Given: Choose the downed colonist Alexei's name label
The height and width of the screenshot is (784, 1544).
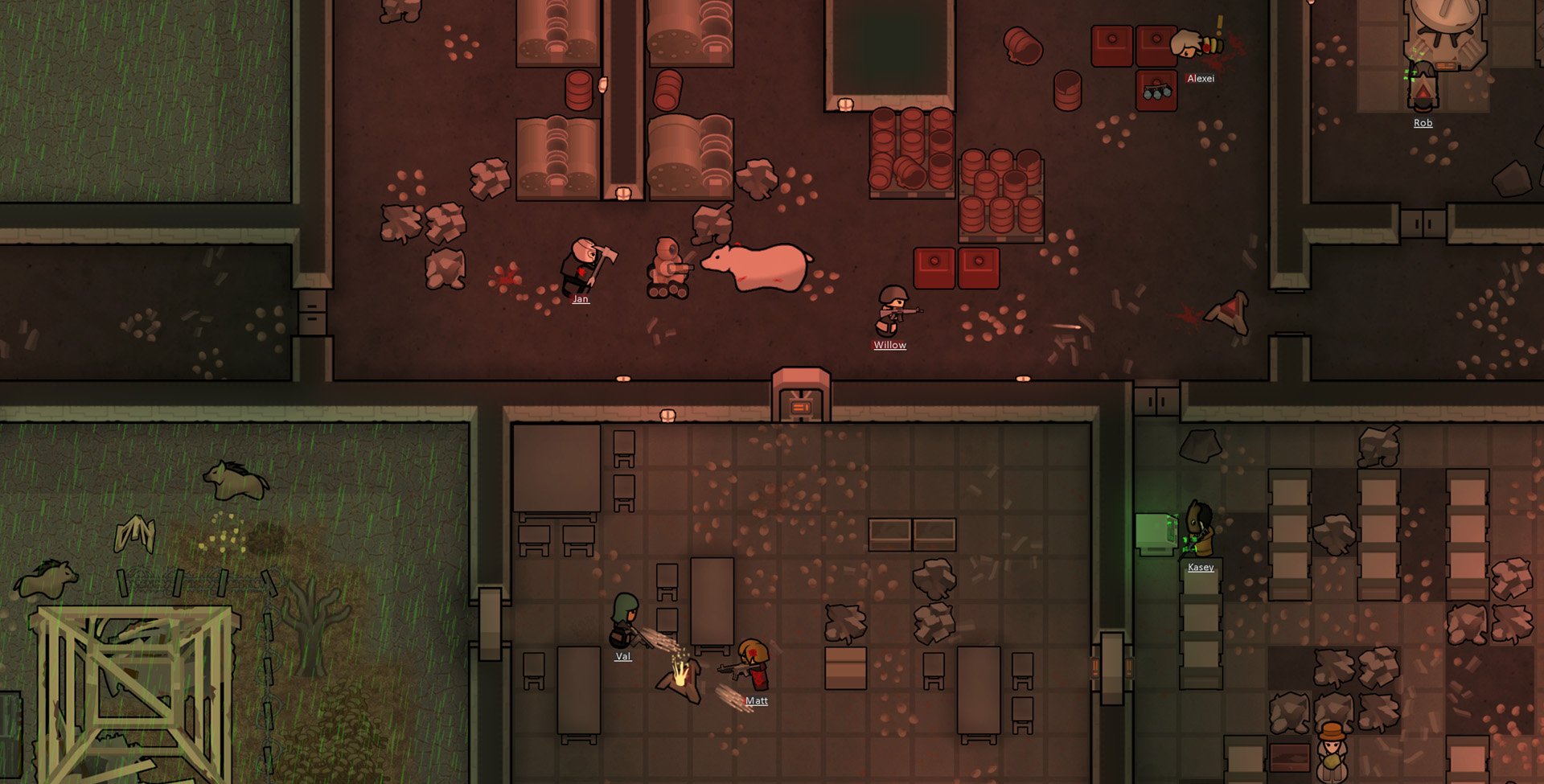Looking at the screenshot, I should [x=1200, y=79].
